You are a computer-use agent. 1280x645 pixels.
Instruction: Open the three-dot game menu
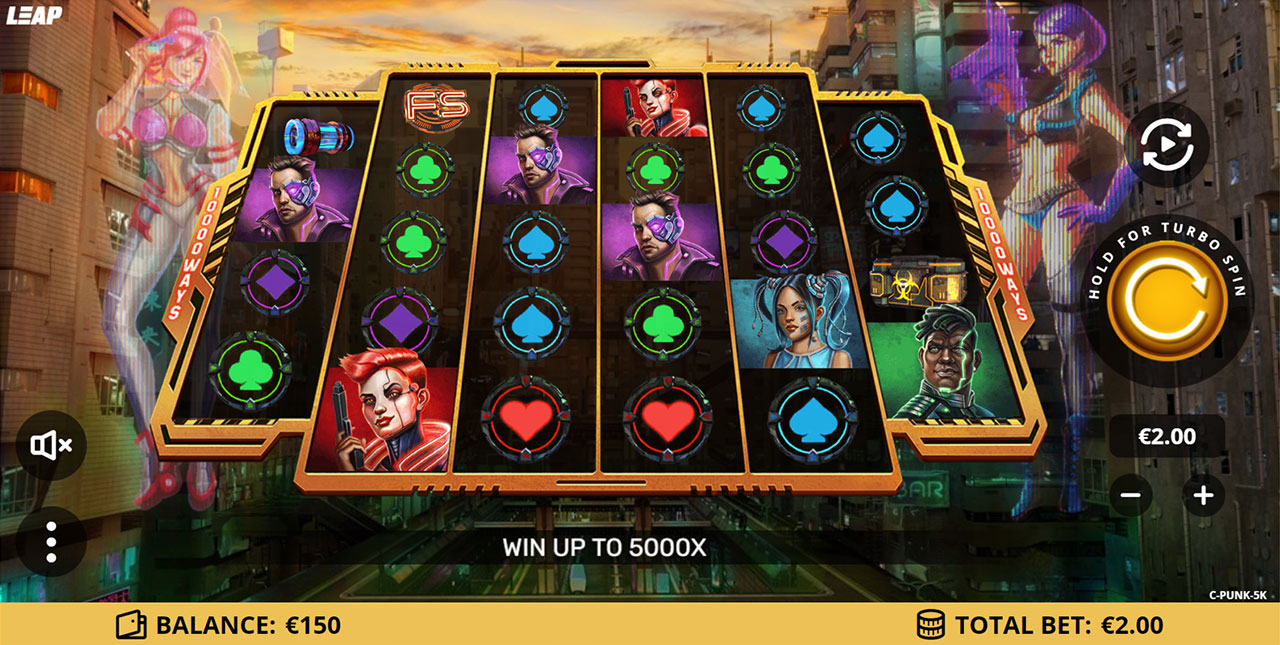(51, 541)
